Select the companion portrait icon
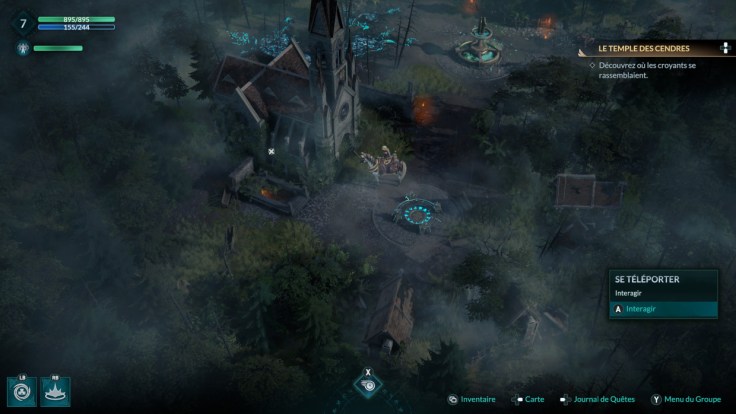The height and width of the screenshot is (414, 736). click(23, 48)
